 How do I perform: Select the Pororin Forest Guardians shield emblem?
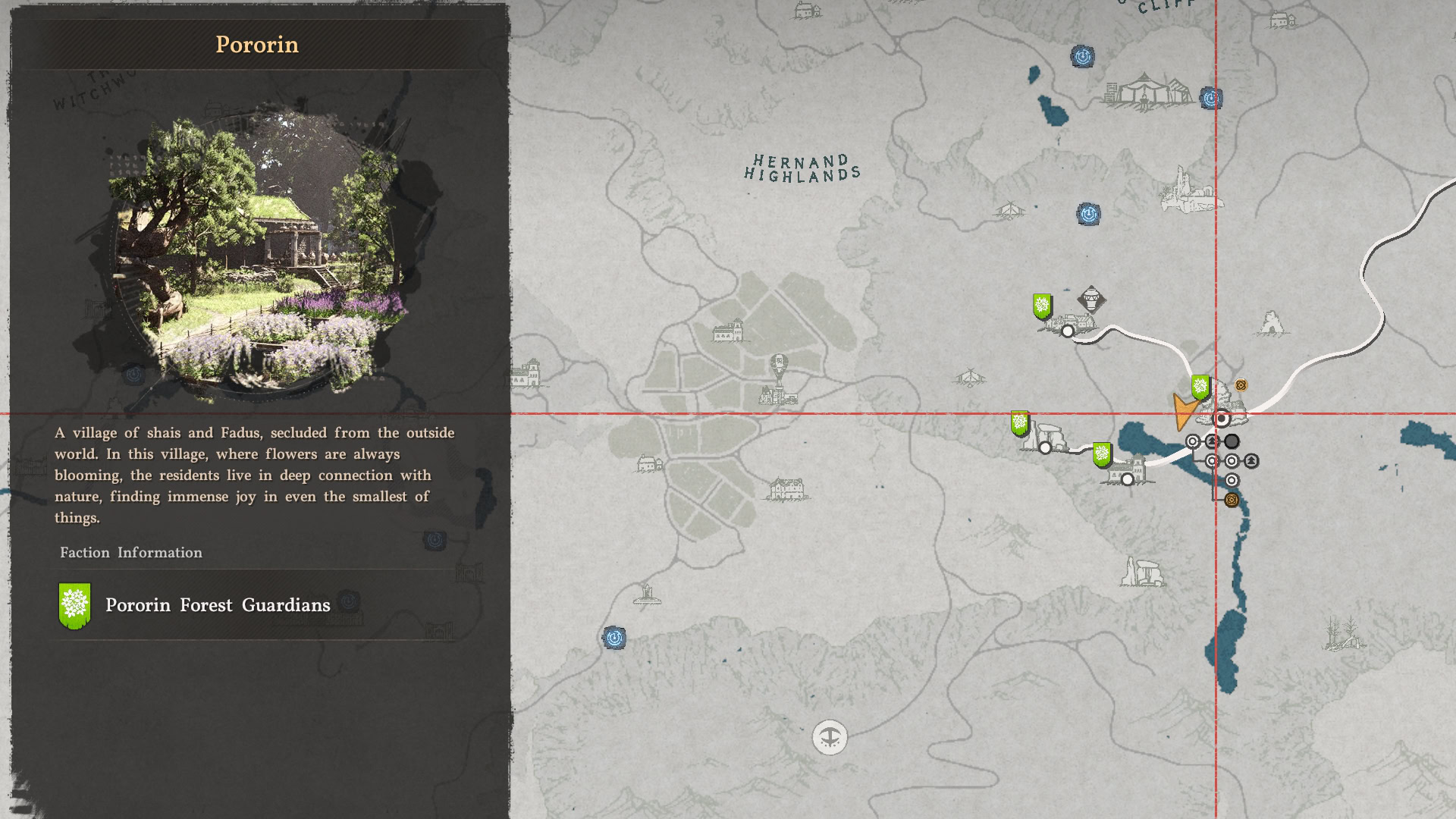click(x=75, y=606)
